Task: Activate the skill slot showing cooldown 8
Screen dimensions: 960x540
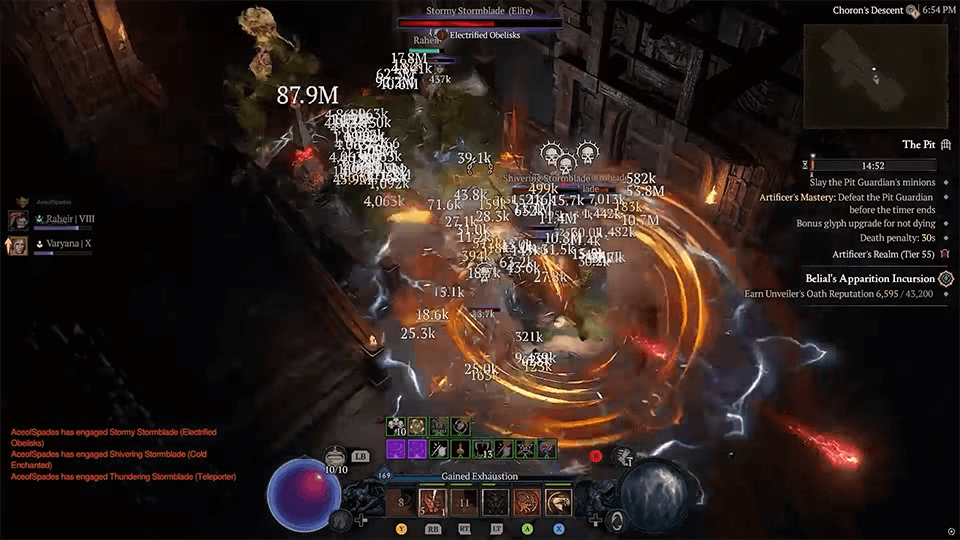Action: coord(401,501)
